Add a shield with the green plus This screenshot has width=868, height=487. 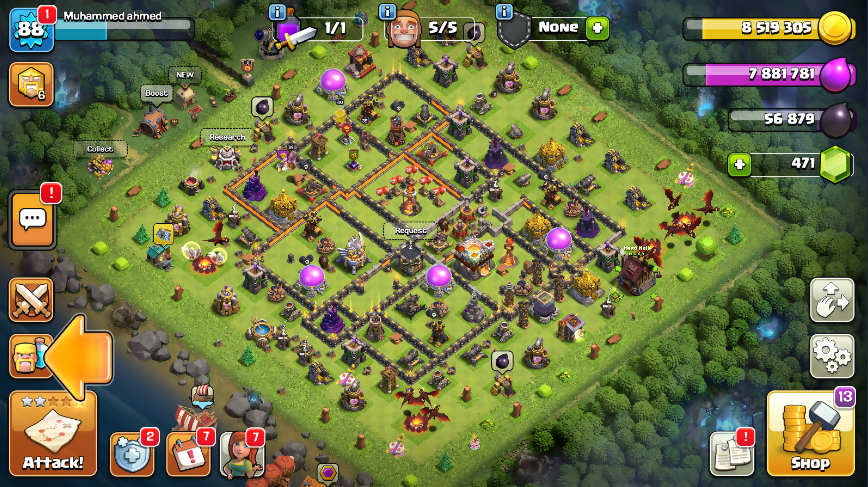[597, 28]
